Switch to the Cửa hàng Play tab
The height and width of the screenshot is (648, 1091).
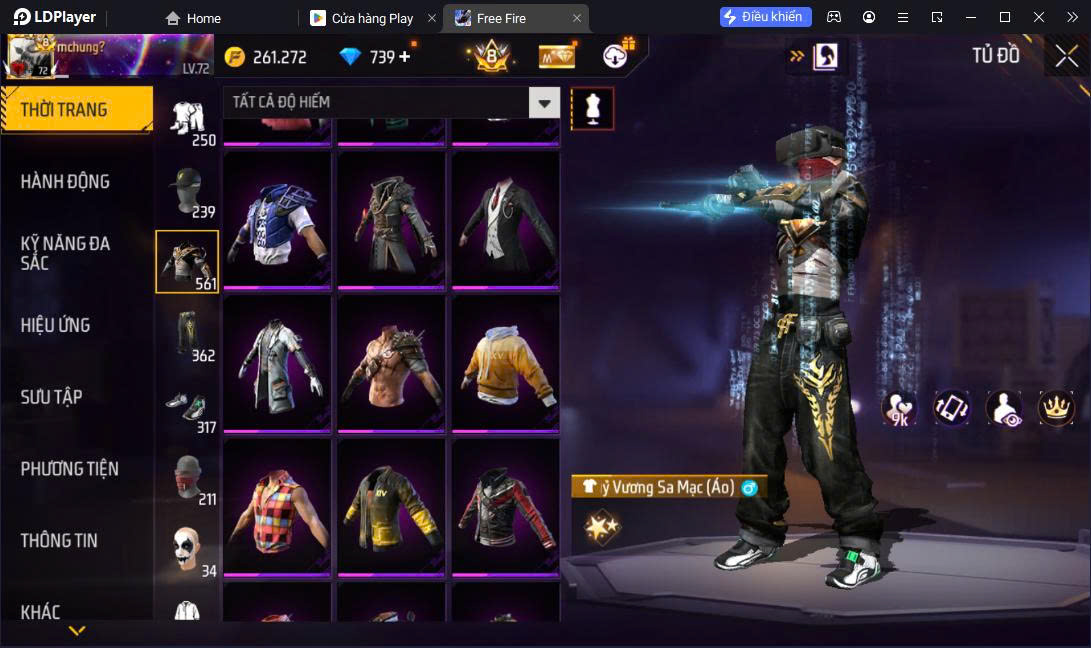(371, 18)
